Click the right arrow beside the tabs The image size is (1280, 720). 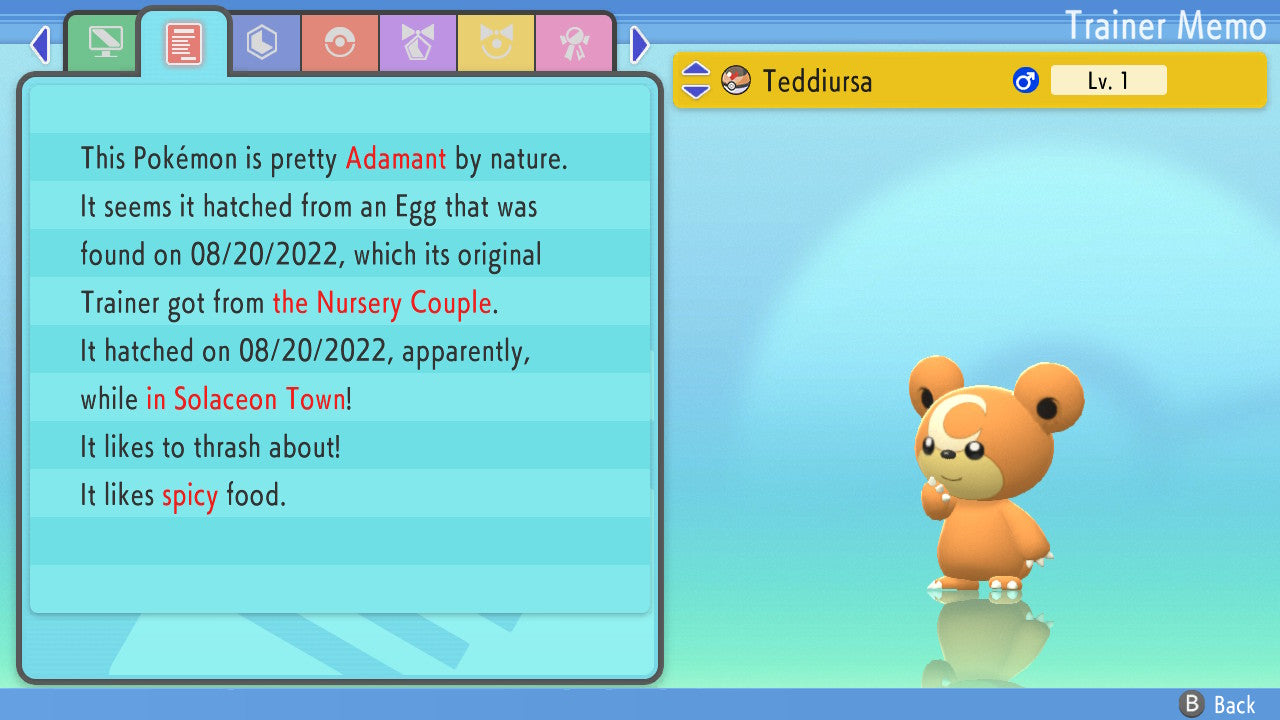click(x=640, y=44)
